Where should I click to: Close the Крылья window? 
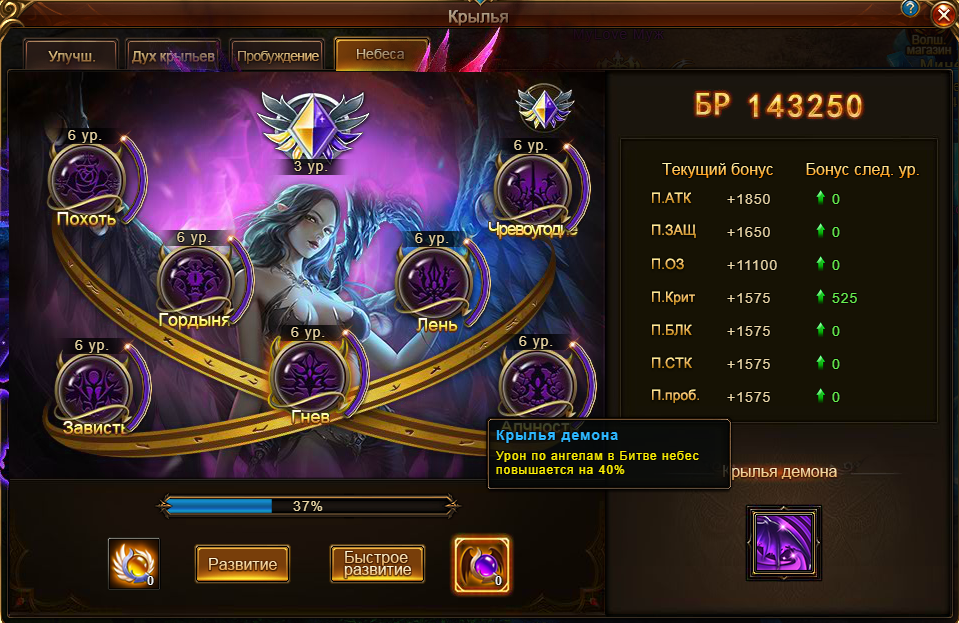point(942,16)
